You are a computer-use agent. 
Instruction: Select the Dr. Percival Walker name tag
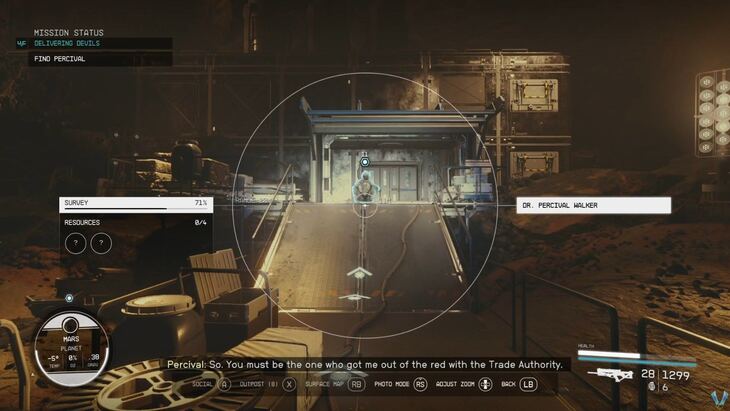pos(593,205)
